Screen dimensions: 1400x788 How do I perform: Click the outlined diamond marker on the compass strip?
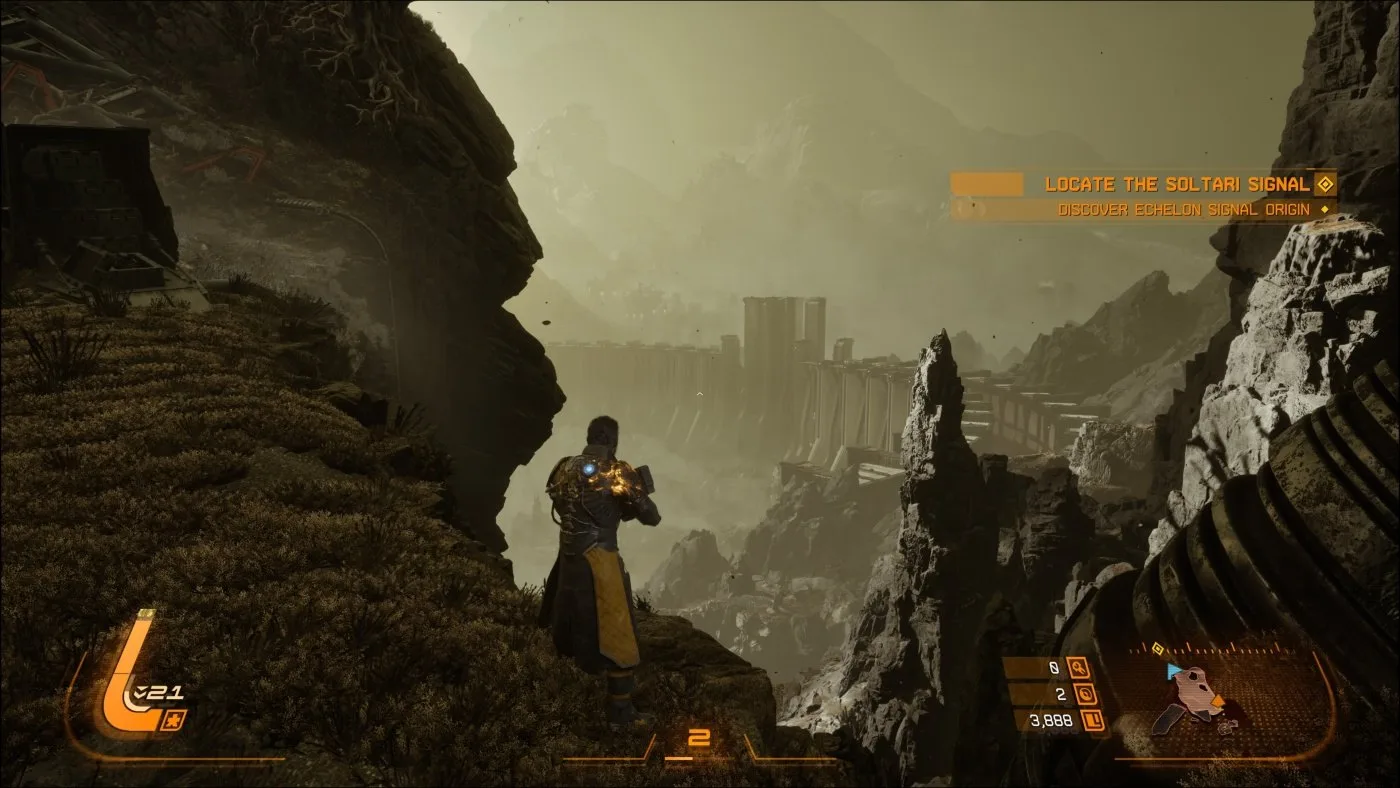[x=1159, y=647]
